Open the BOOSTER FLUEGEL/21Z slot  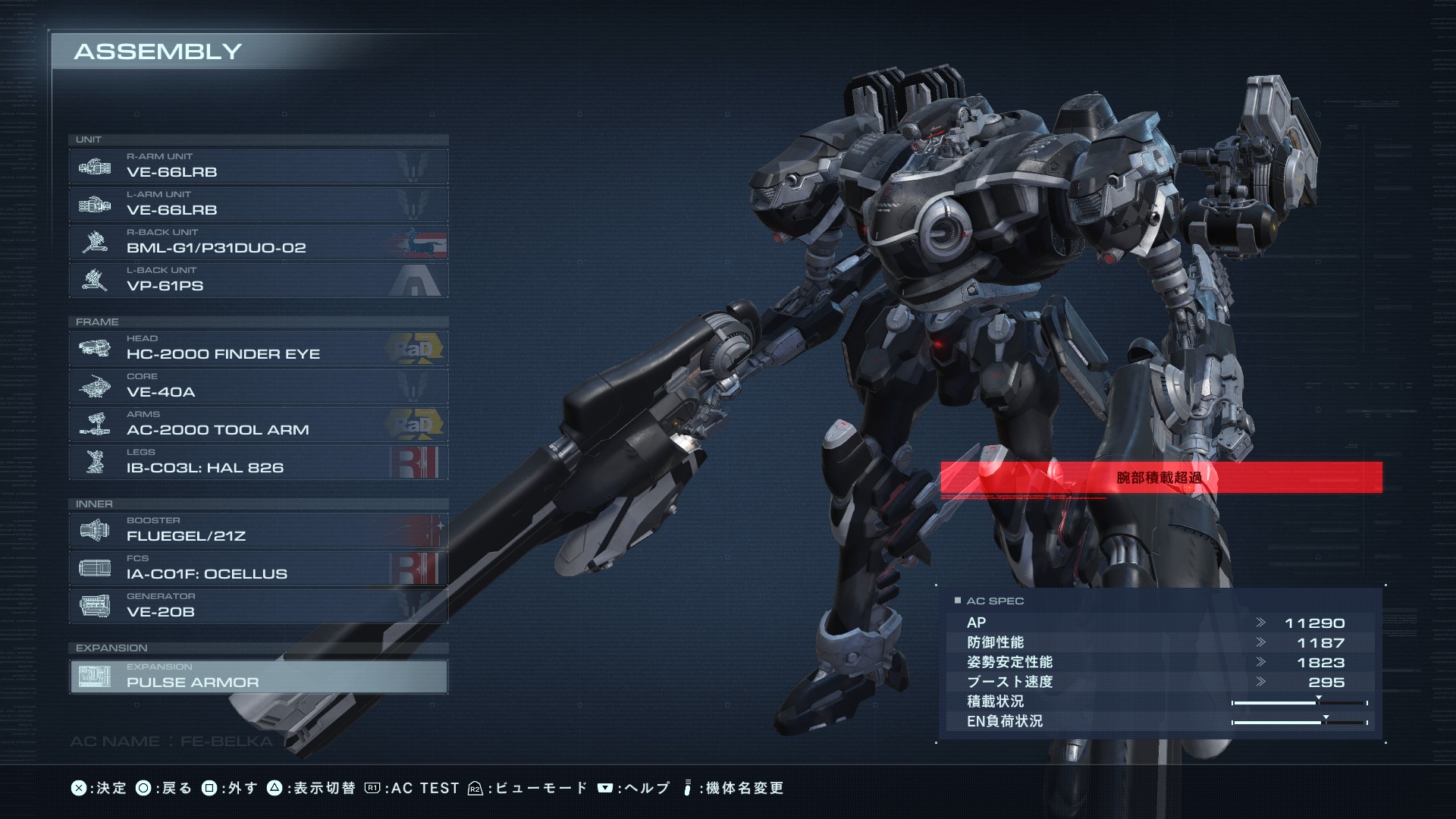point(258,530)
